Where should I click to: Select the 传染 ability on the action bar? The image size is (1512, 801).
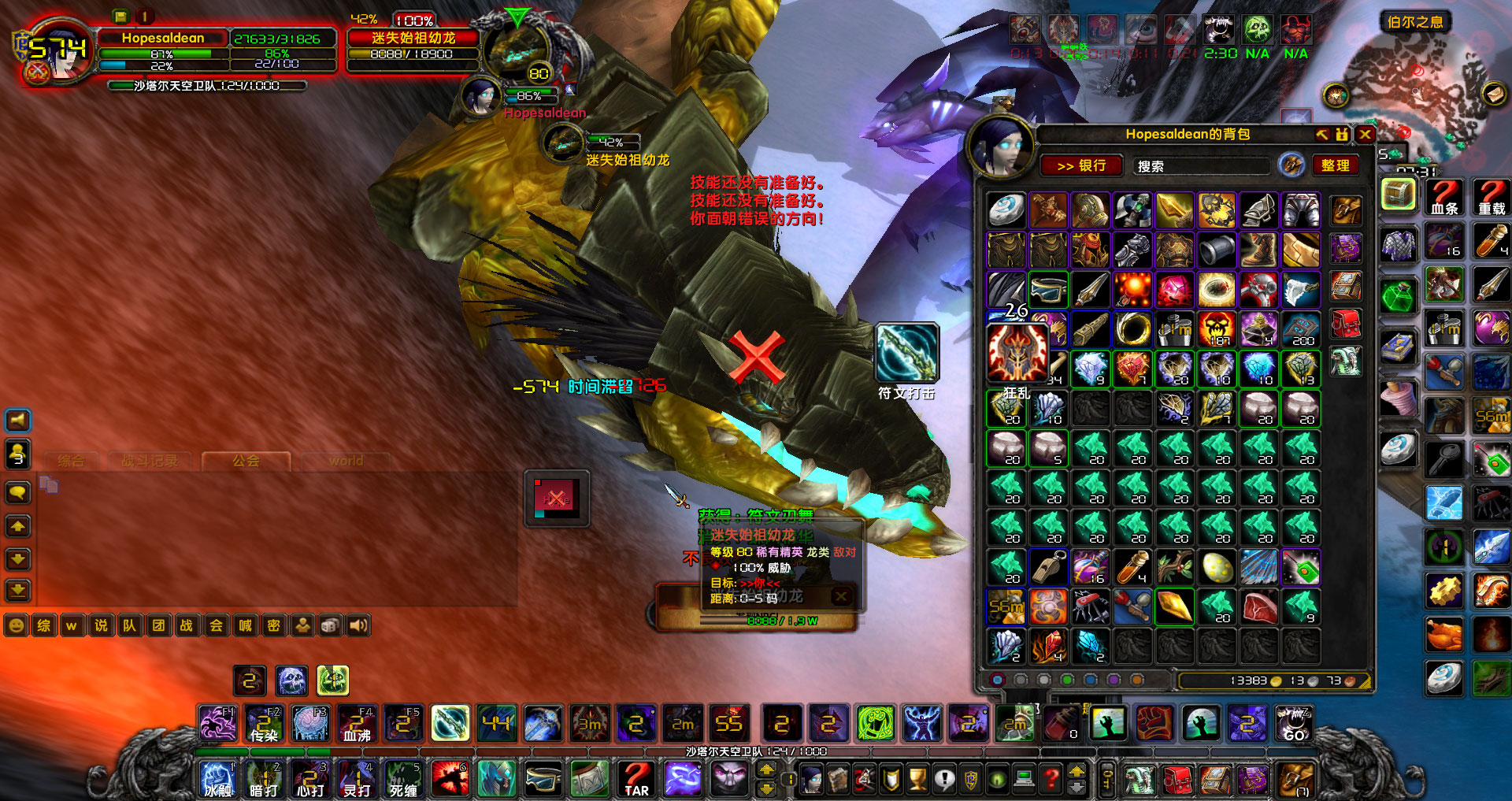click(x=265, y=725)
